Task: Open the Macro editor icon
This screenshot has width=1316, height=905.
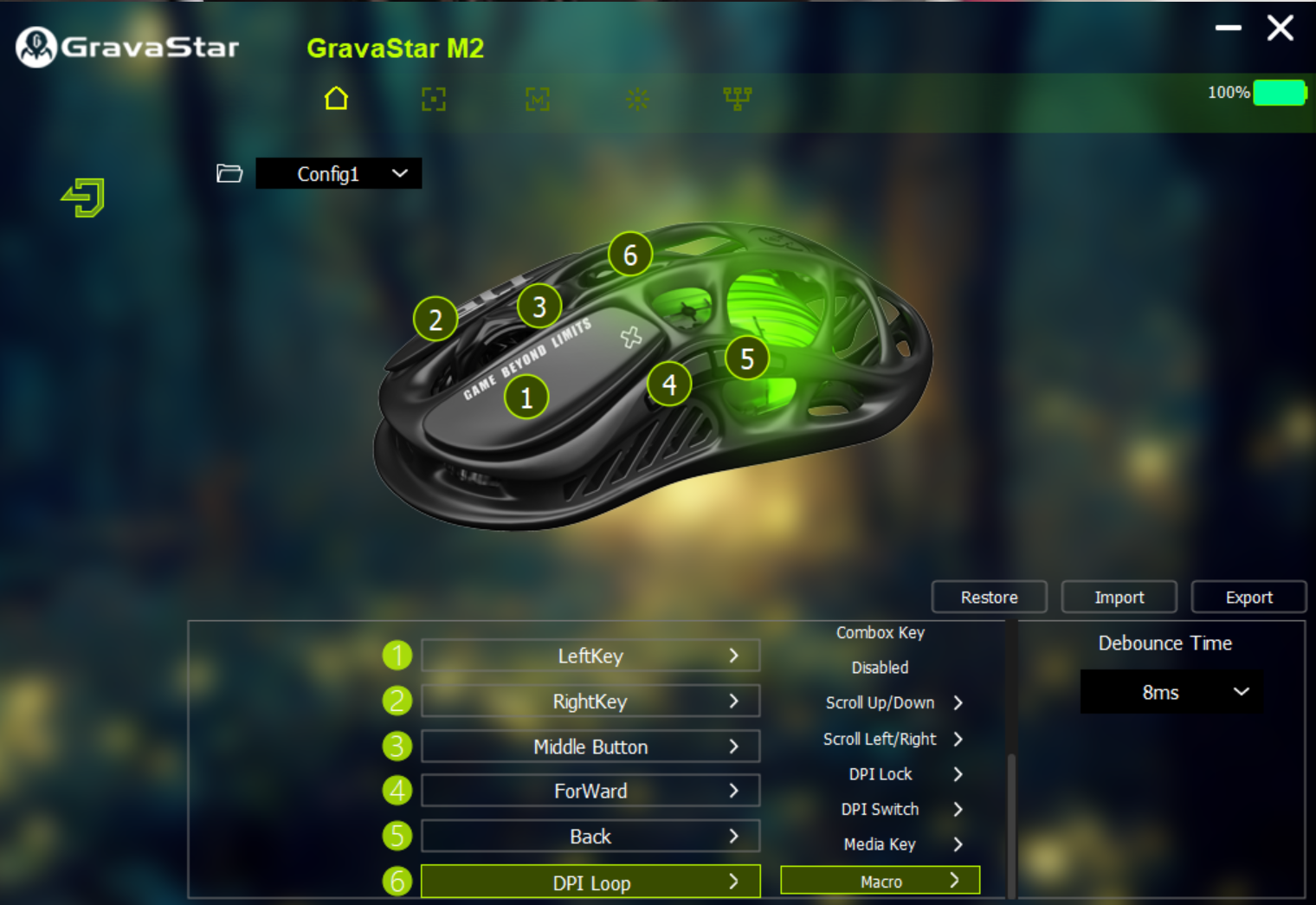Action: click(x=537, y=99)
